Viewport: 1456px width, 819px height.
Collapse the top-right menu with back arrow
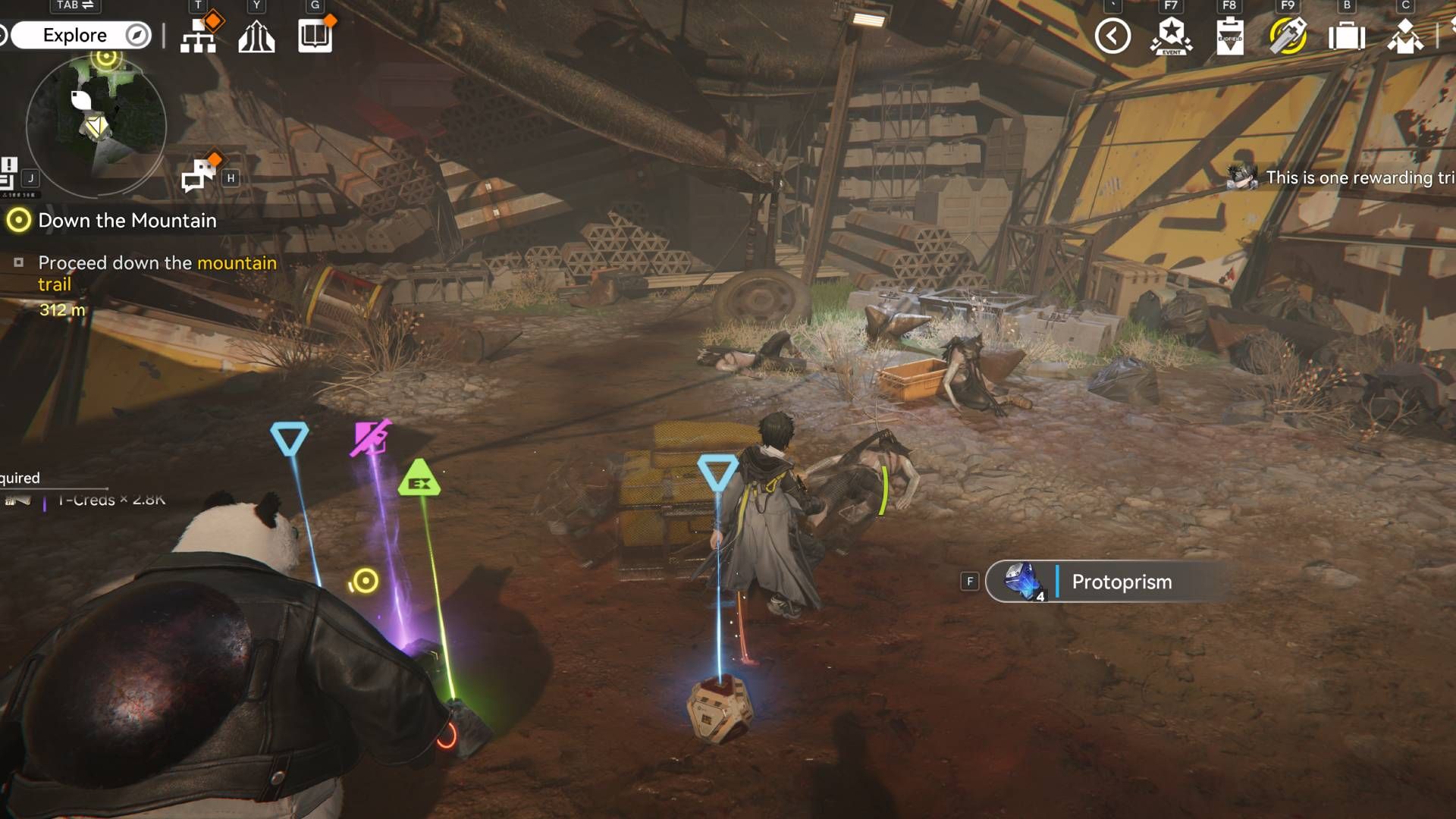1112,36
